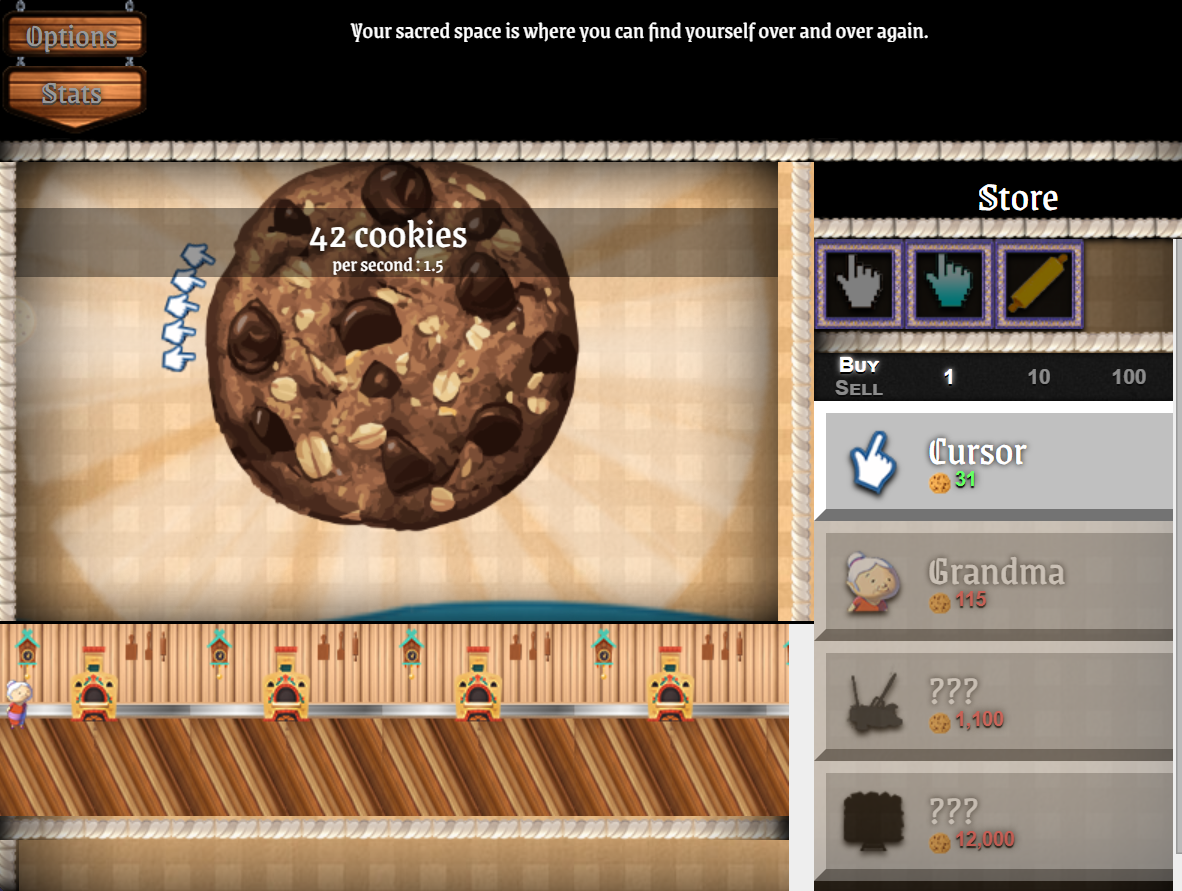Open the Options menu
This screenshot has width=1182, height=891.
click(73, 37)
